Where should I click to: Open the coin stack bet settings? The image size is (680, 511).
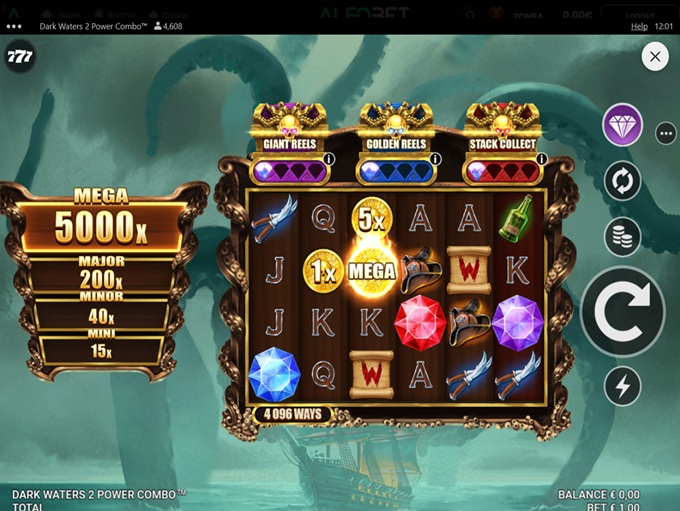coord(622,236)
